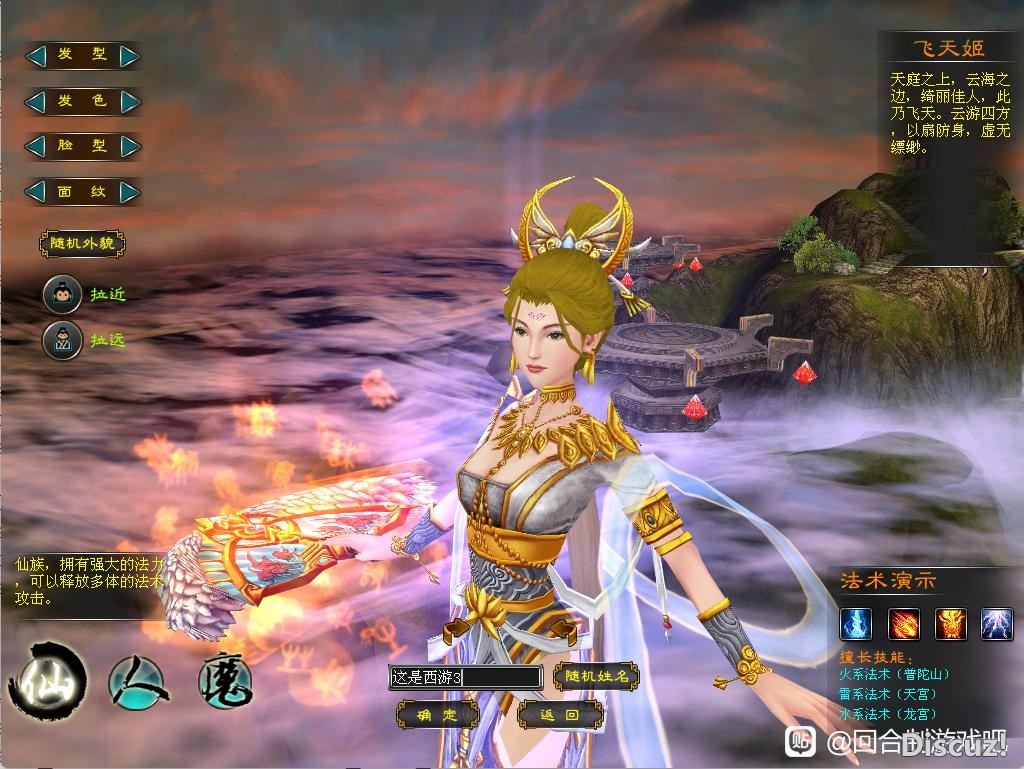Image resolution: width=1024 pixels, height=769 pixels.
Task: Zoom in with the 拉近 icon
Action: 62,294
